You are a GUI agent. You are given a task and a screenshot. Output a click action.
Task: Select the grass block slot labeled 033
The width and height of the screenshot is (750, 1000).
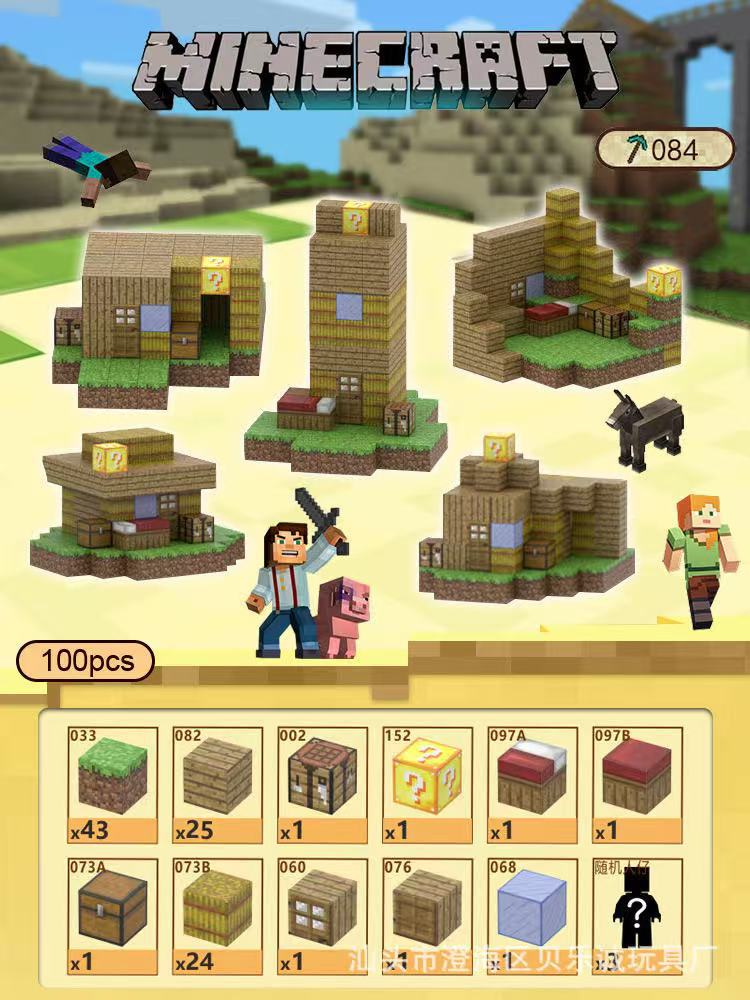(x=112, y=785)
